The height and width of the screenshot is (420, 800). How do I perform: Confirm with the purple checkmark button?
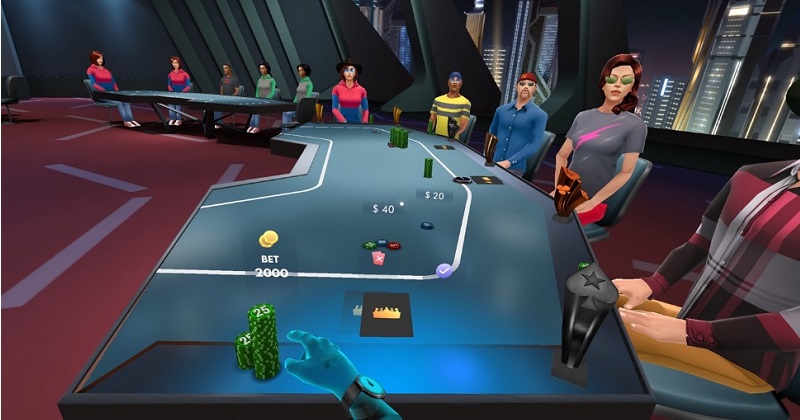[445, 270]
